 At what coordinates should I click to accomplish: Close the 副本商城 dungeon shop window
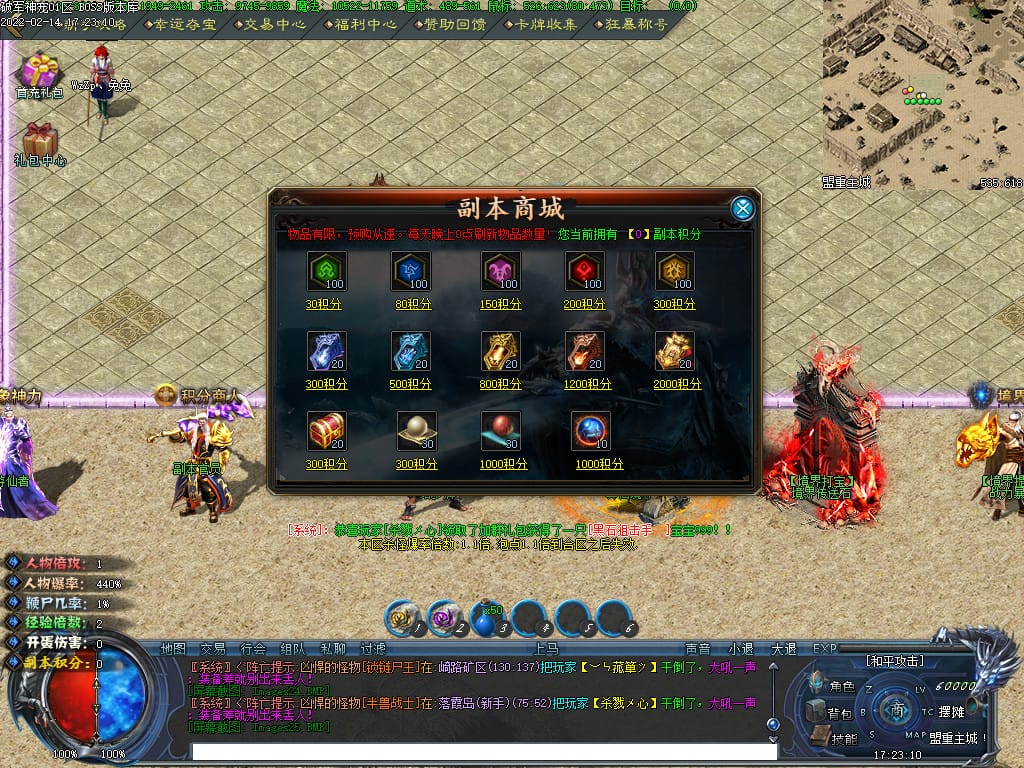742,208
